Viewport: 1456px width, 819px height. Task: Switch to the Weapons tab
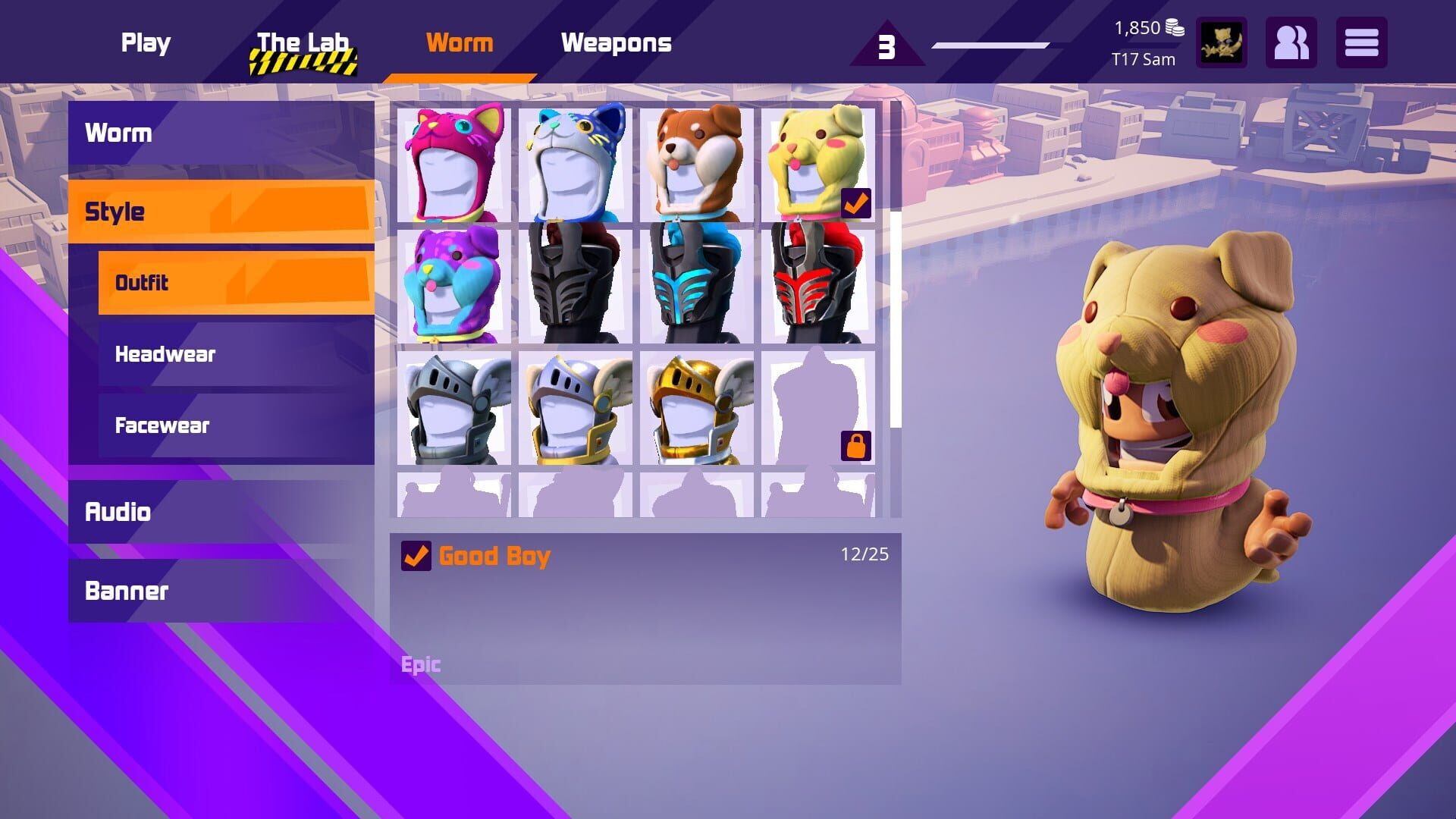click(617, 43)
